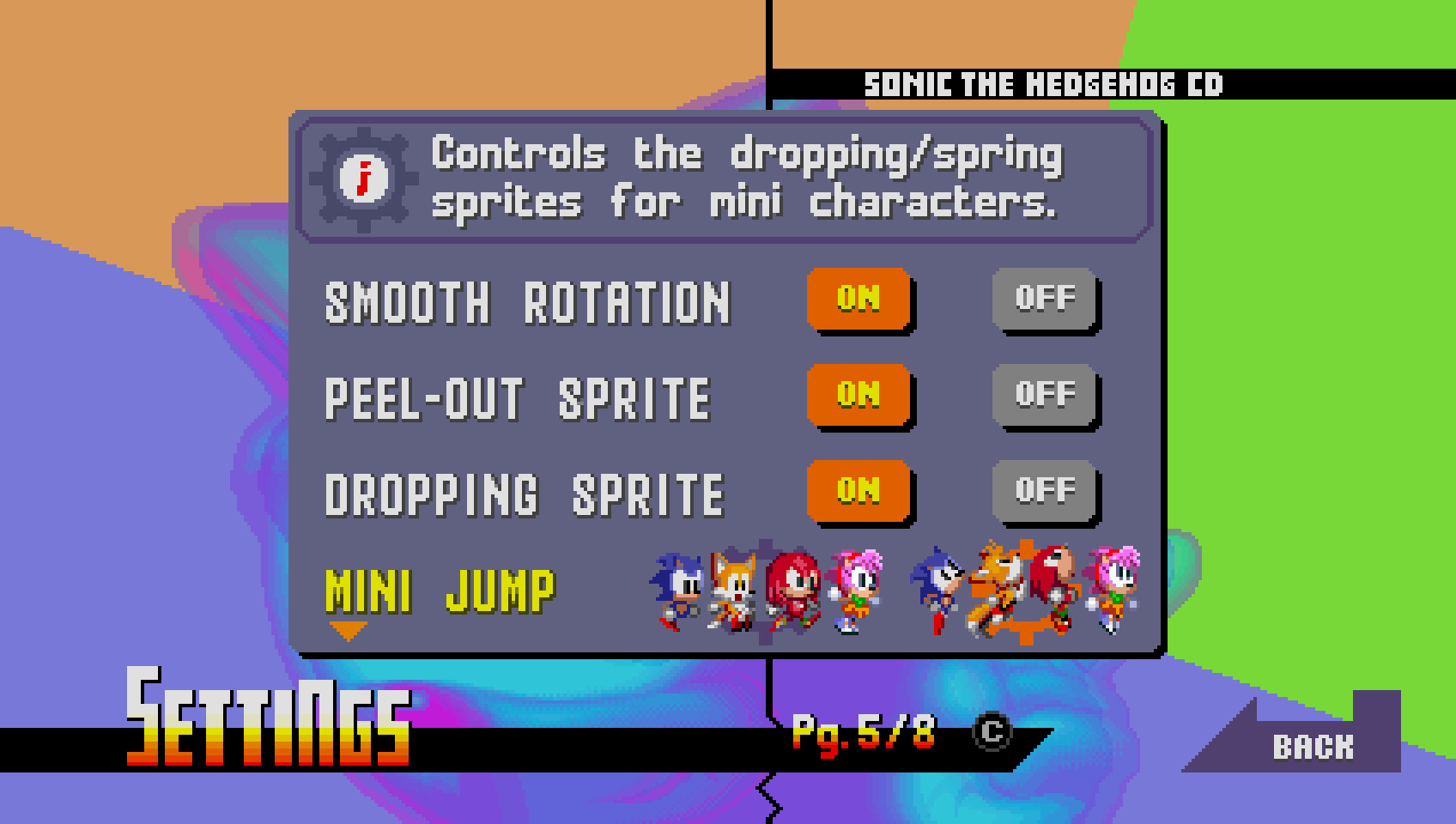Image resolution: width=1456 pixels, height=824 pixels.
Task: Choose the alternate Knuckles jumping sprite
Action: [1056, 592]
